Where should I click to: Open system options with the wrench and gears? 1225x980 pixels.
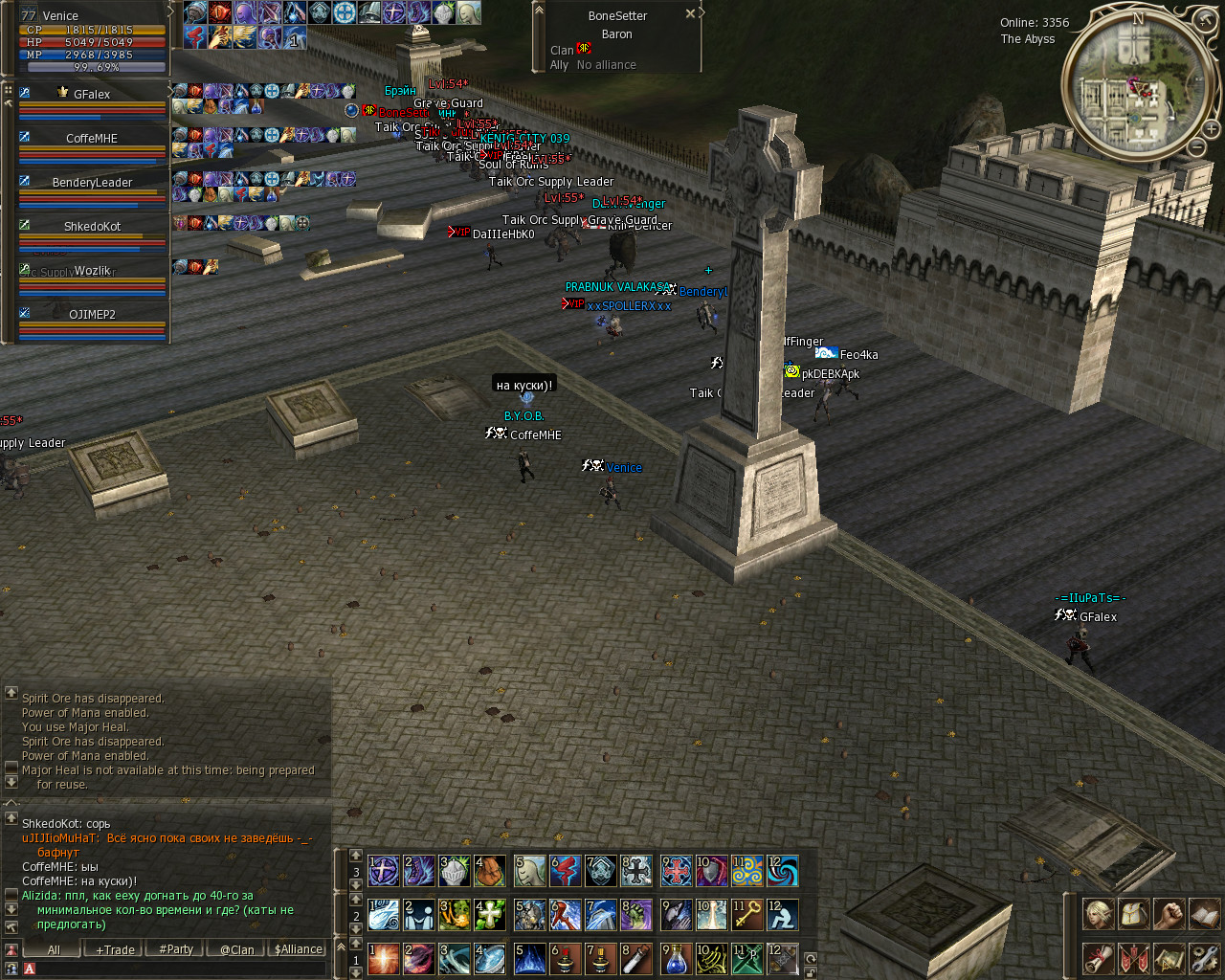pyautogui.click(x=1204, y=957)
